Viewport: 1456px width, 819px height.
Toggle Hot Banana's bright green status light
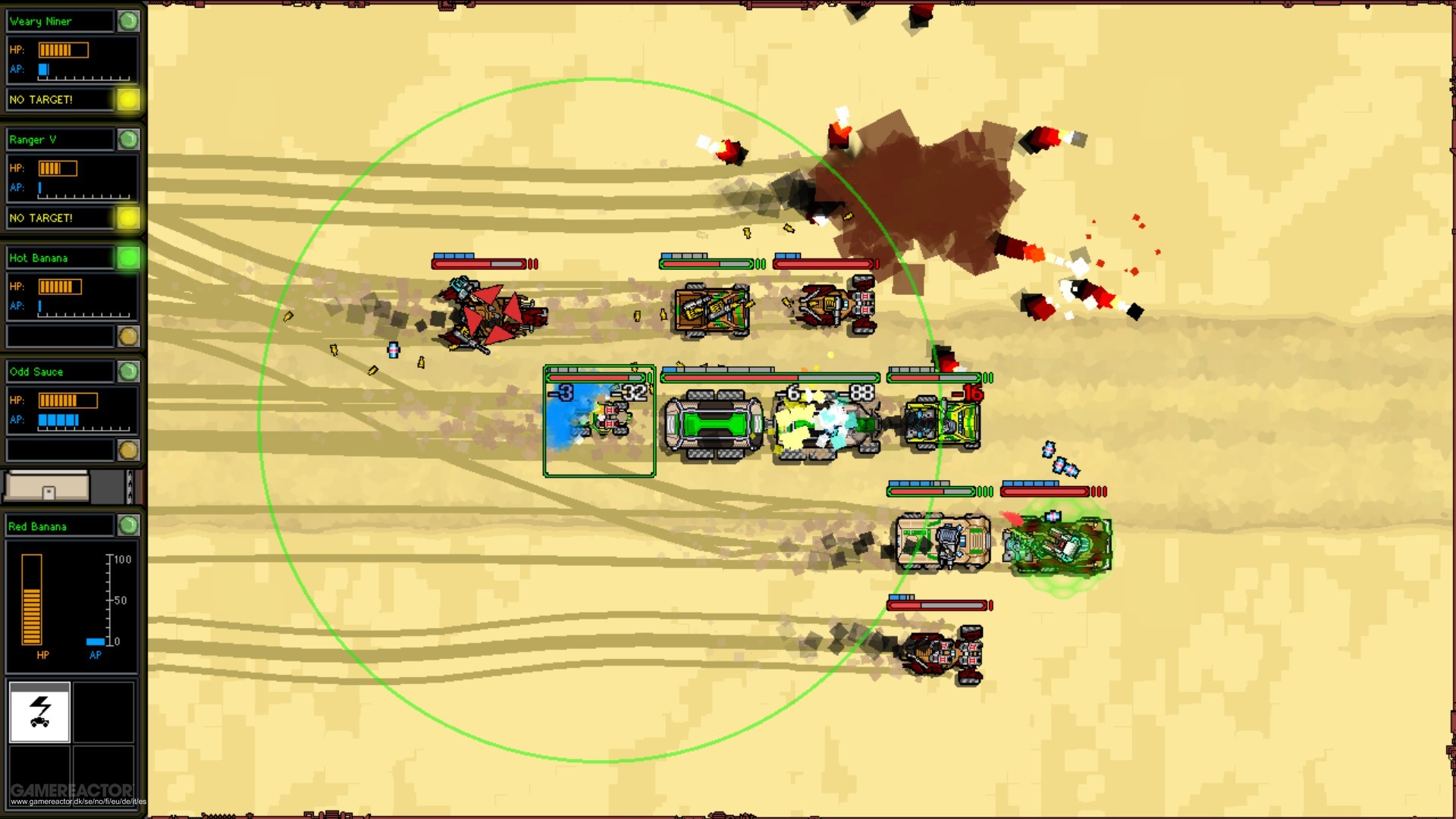[x=130, y=258]
